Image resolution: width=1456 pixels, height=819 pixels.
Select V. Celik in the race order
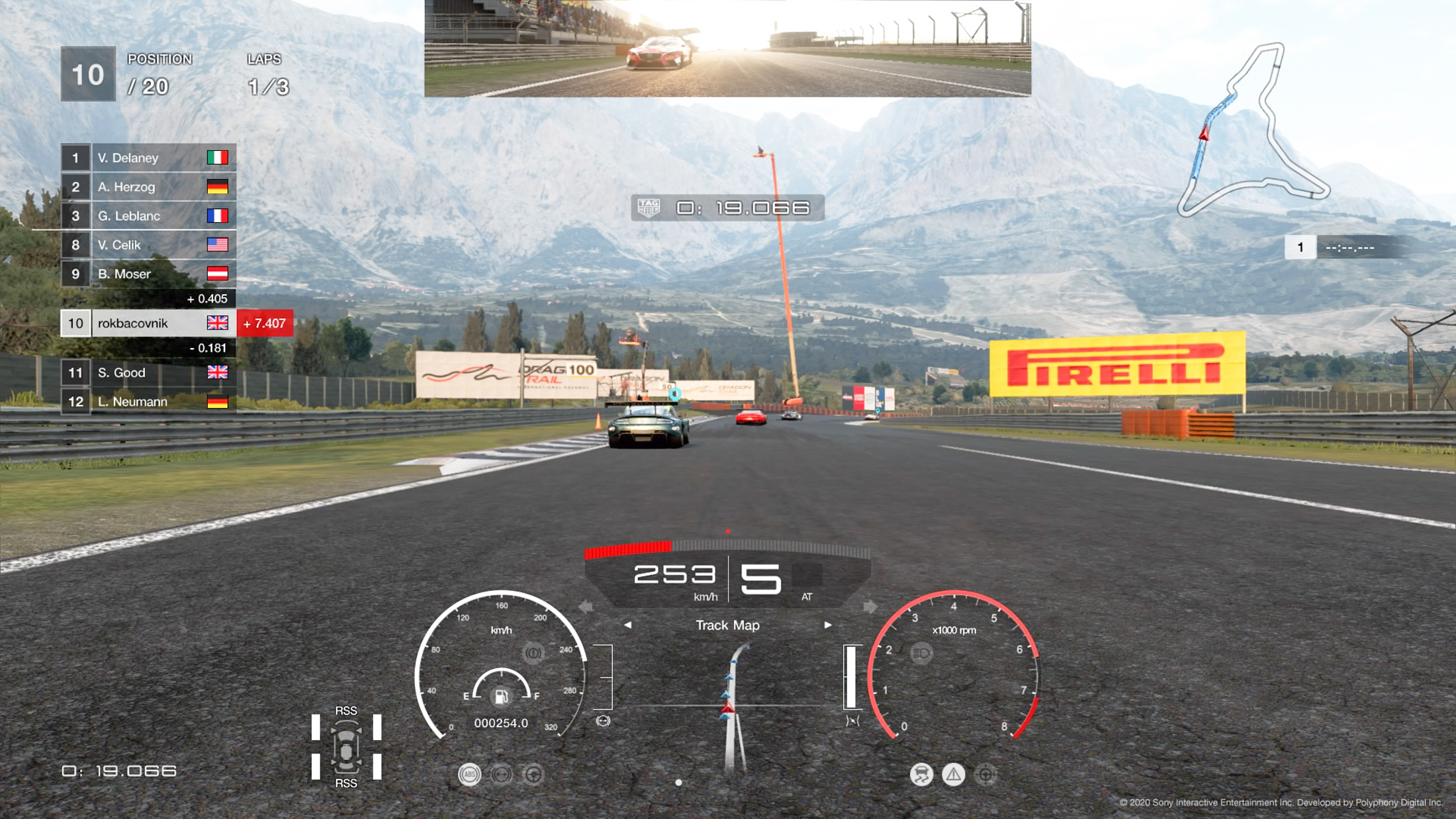148,245
